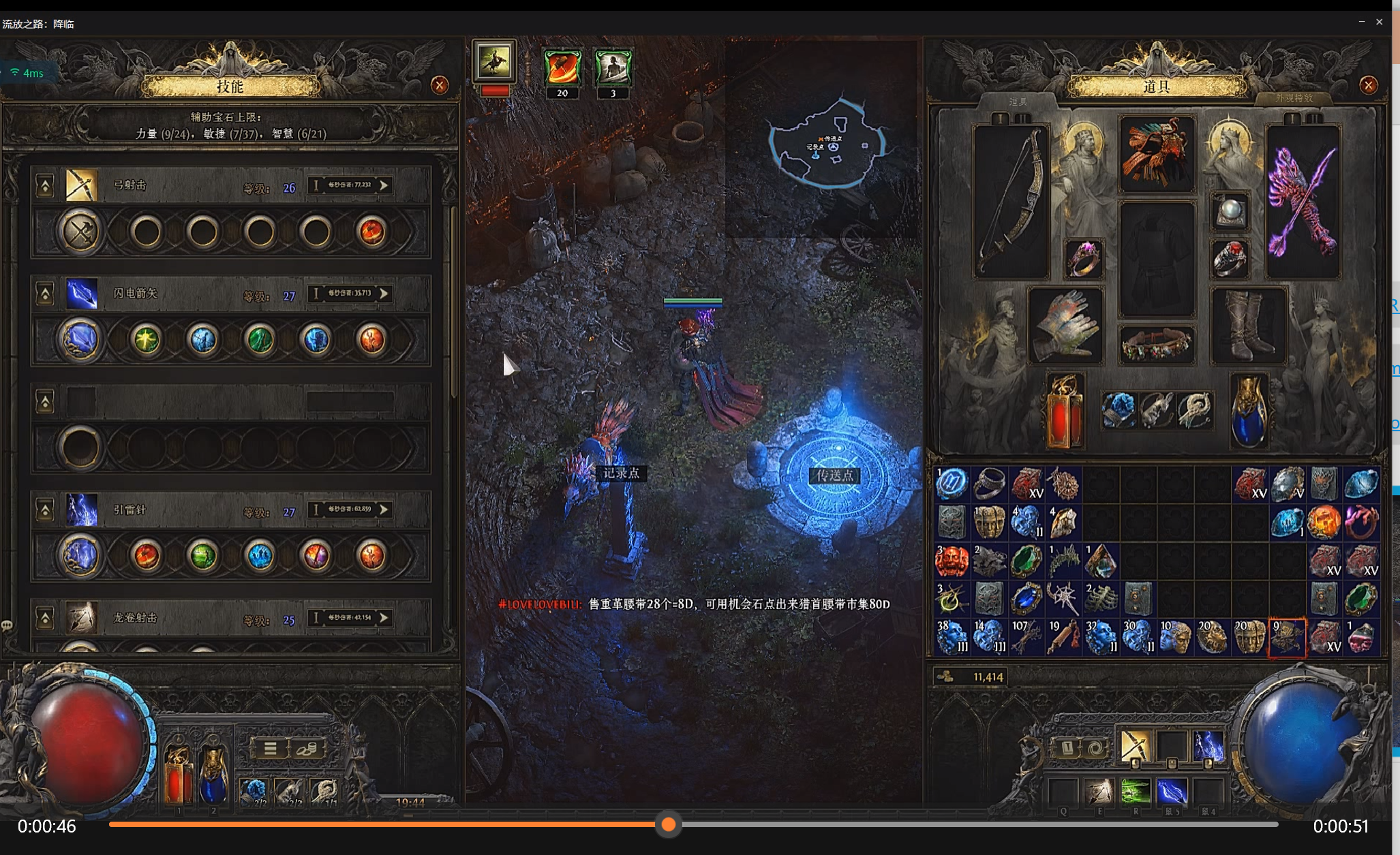Expand 弓射击 damage details arrow
The height and width of the screenshot is (855, 1400).
pos(384,185)
